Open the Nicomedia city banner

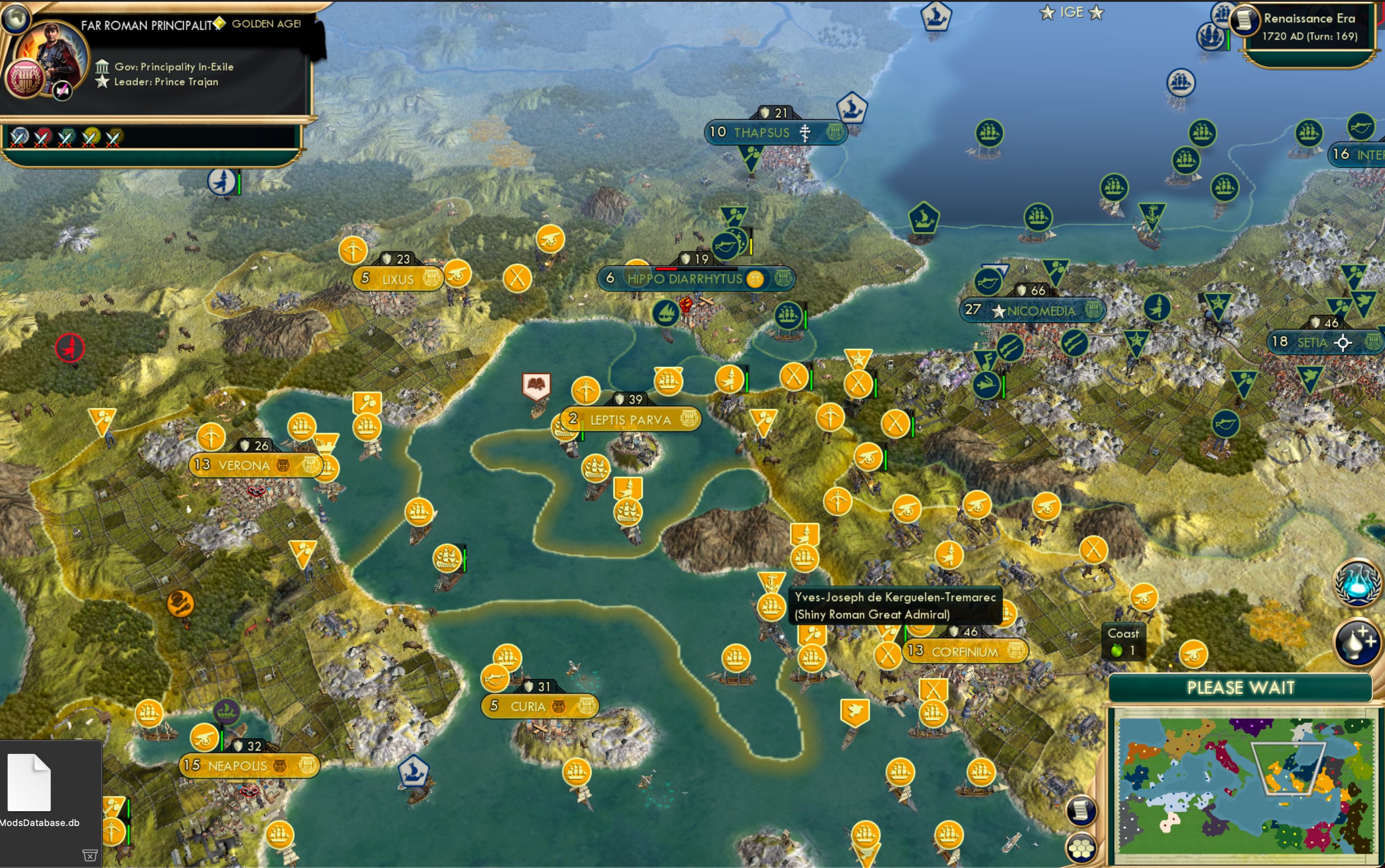coord(1033,310)
